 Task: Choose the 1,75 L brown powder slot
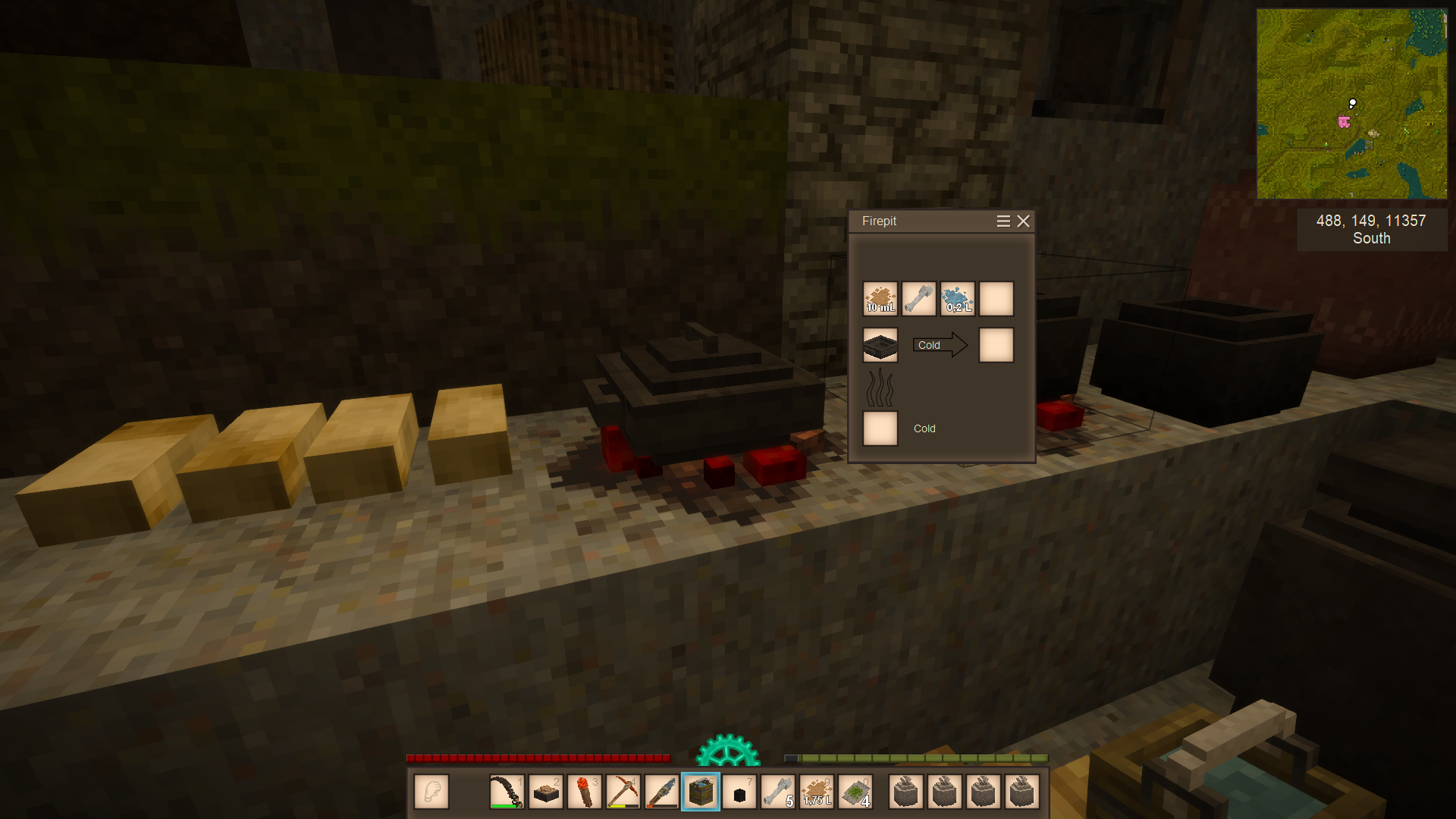click(x=817, y=792)
